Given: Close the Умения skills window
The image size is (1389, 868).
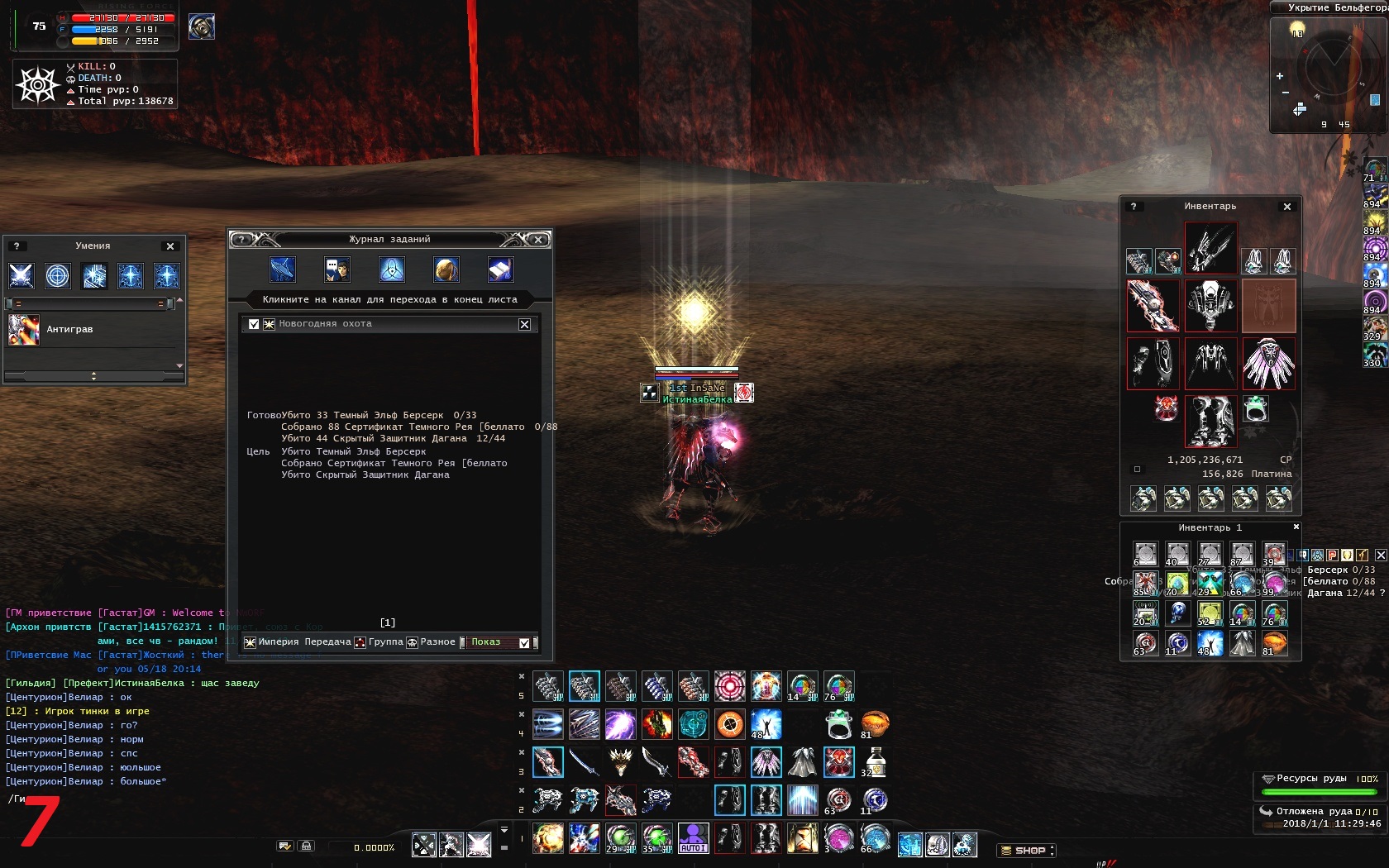Looking at the screenshot, I should pos(170,246).
